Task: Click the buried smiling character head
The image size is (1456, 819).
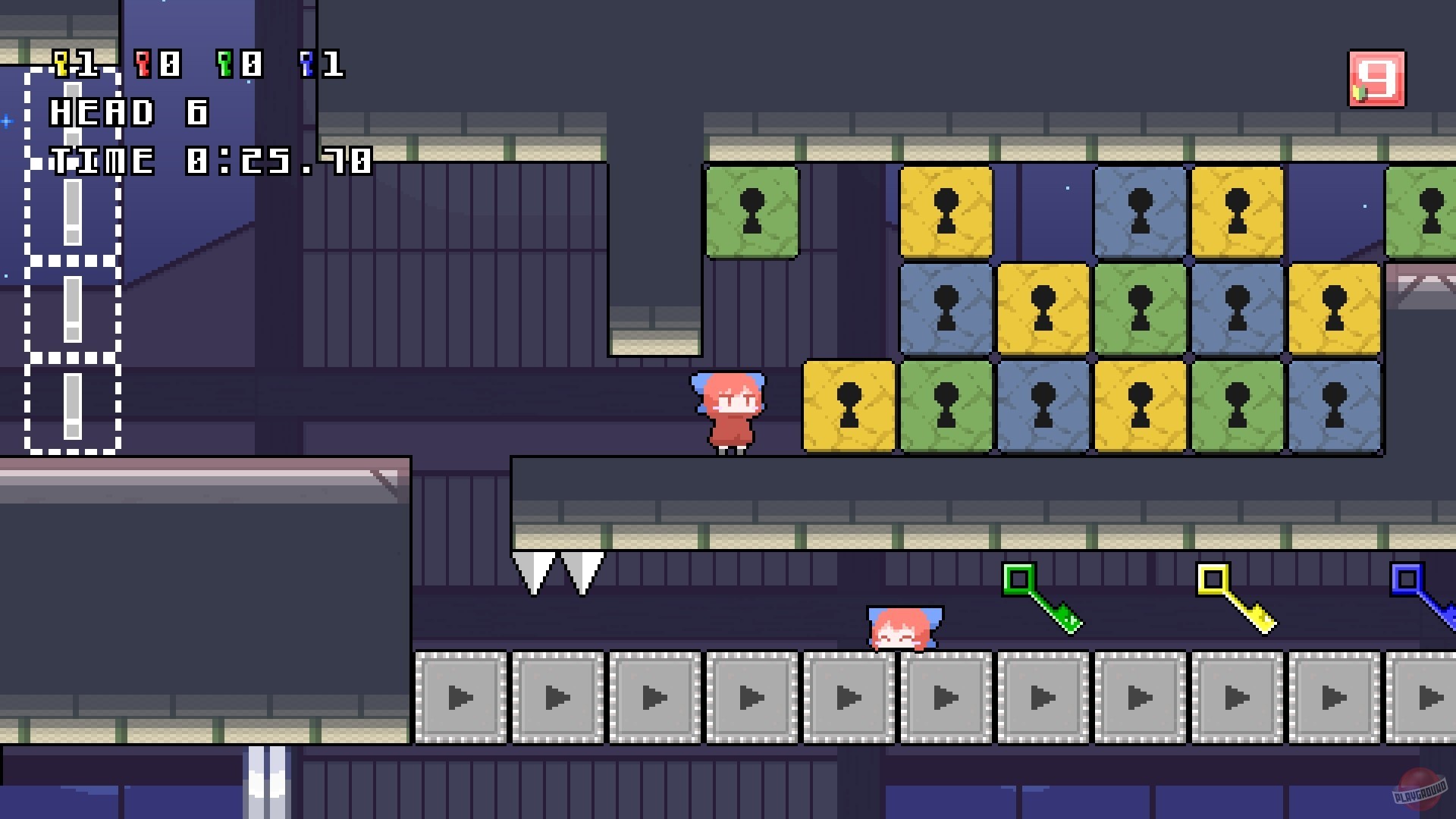Action: click(902, 629)
